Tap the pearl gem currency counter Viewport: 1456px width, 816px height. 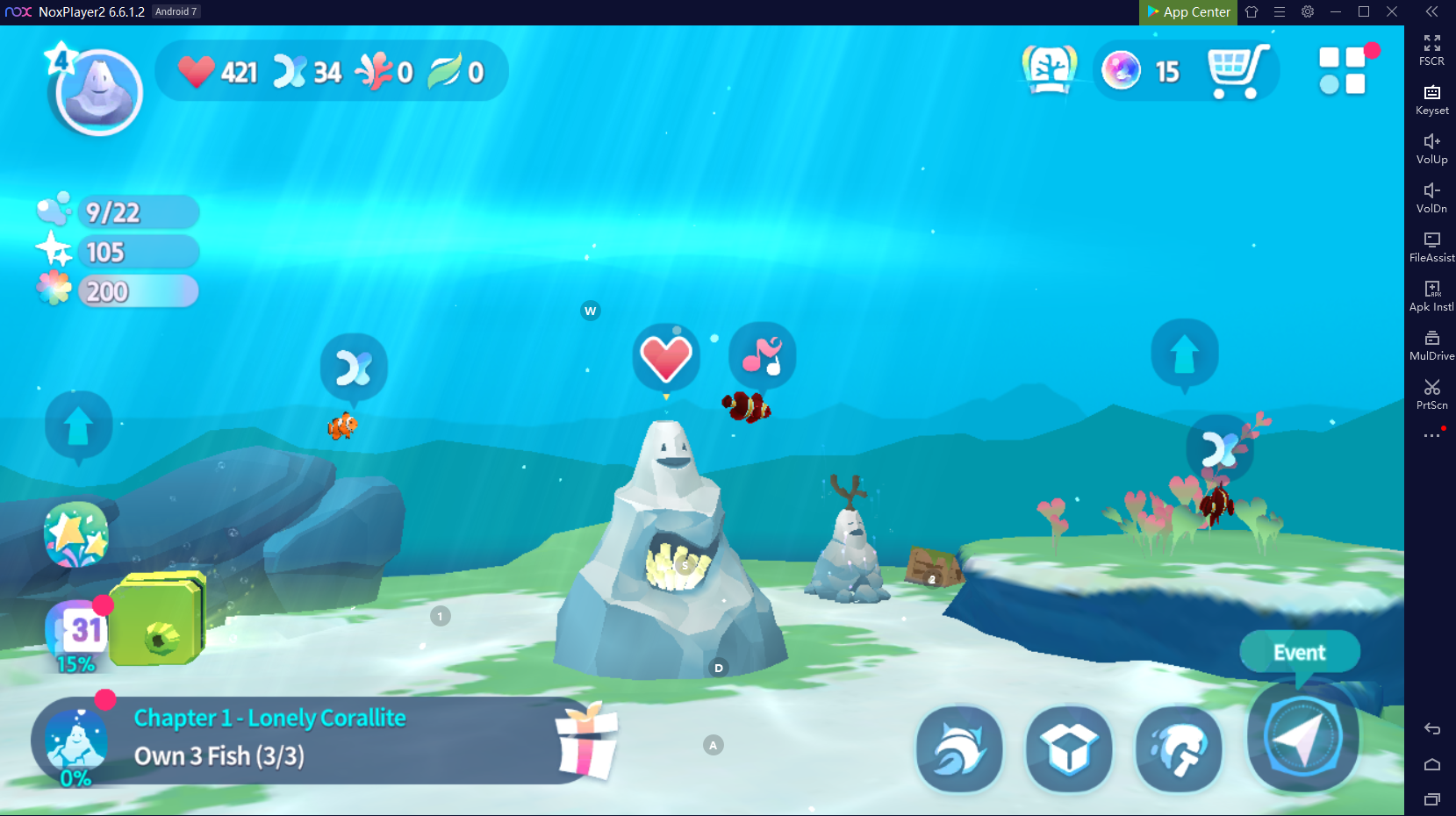1142,71
